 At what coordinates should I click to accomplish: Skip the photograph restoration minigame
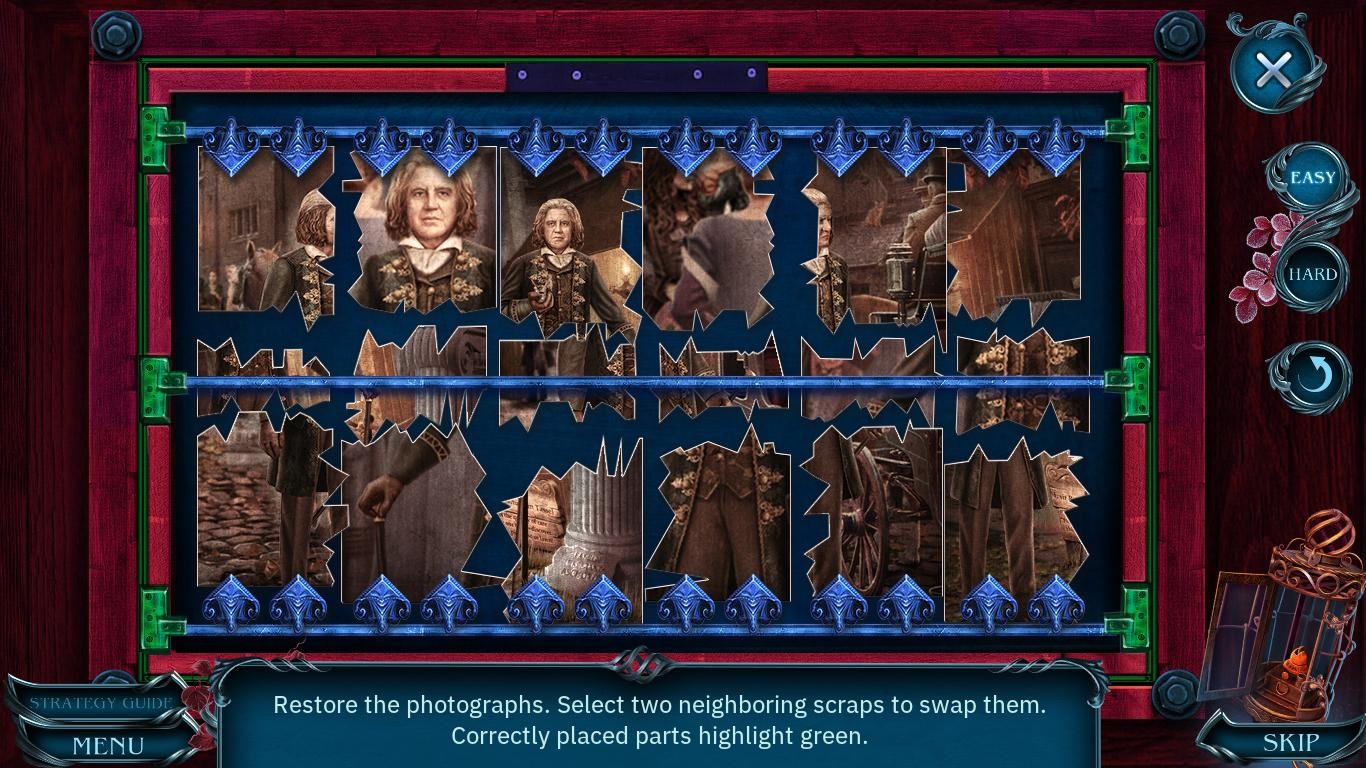click(1288, 742)
